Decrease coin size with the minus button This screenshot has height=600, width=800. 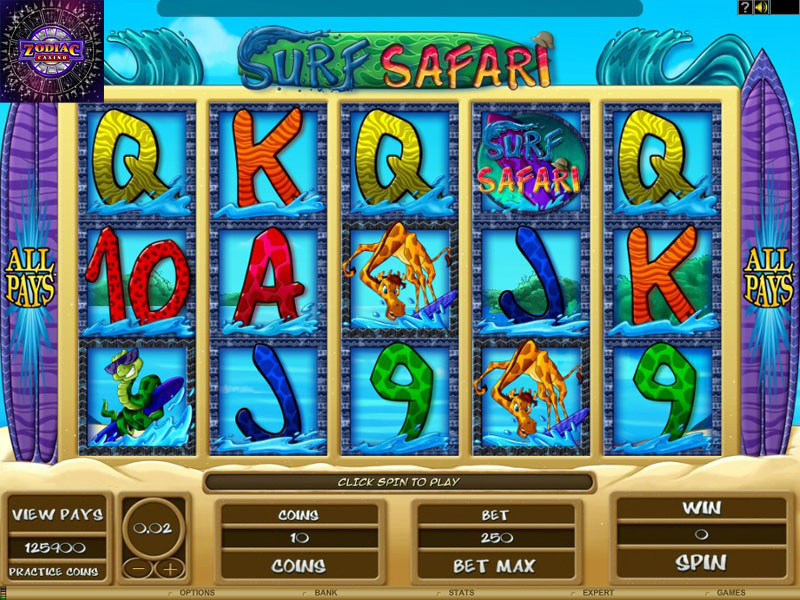tap(138, 569)
